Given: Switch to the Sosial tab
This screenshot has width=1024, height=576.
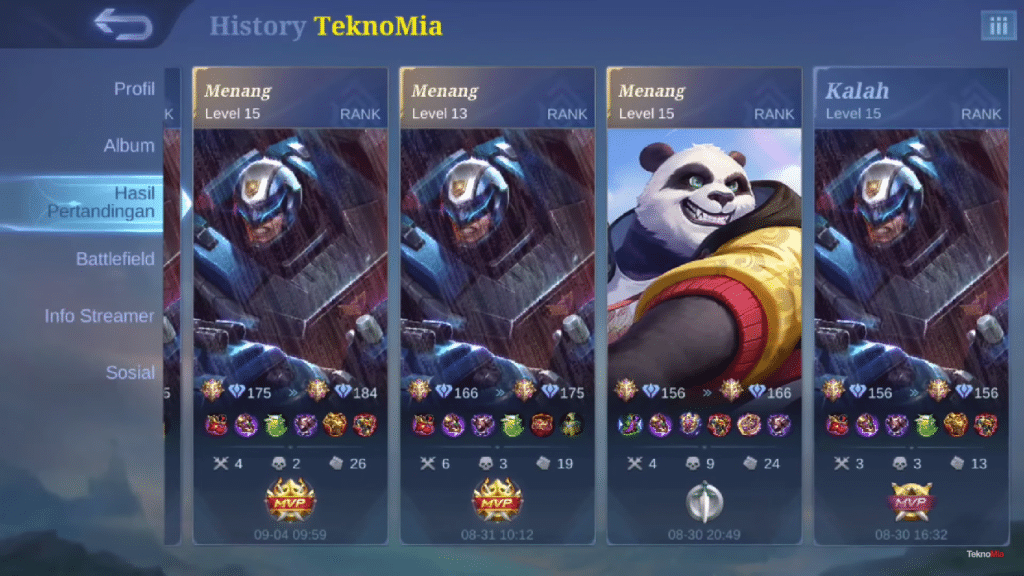Looking at the screenshot, I should 130,373.
